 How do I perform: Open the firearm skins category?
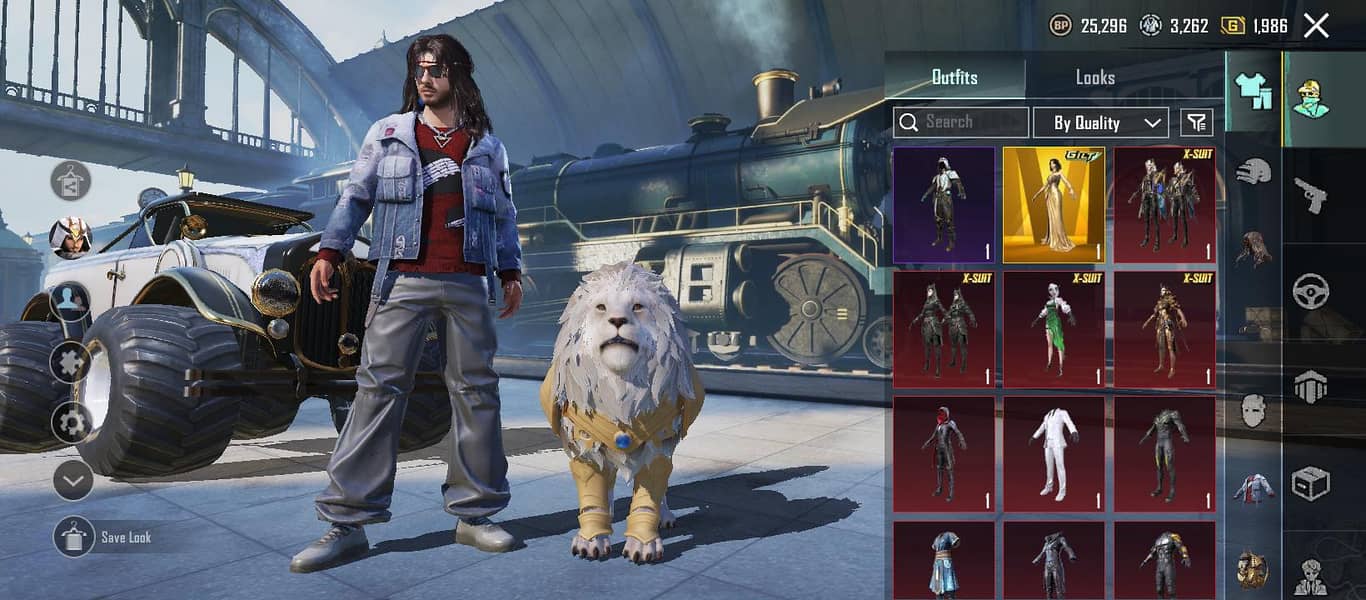click(1310, 195)
